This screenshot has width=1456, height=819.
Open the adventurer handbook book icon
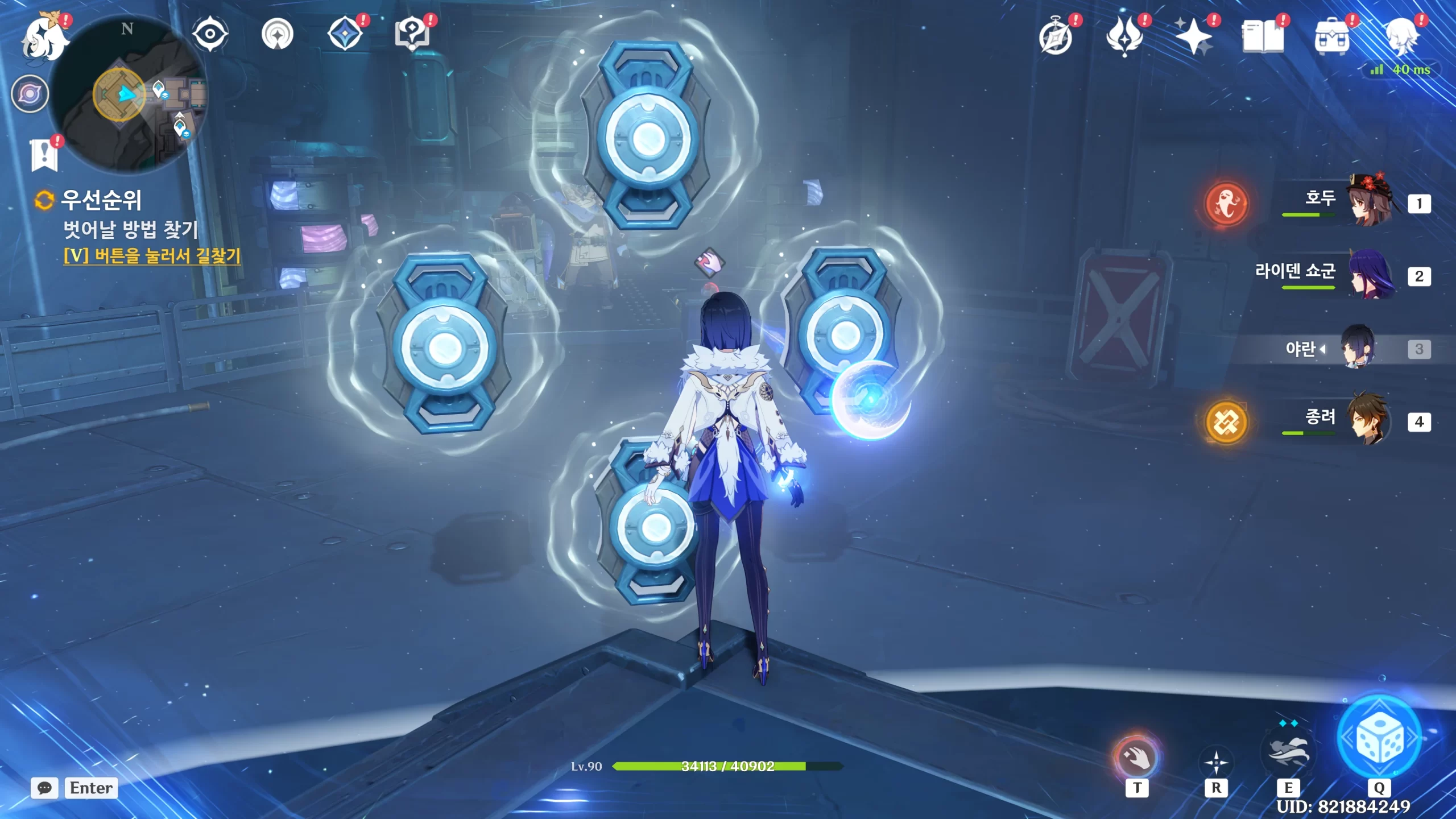(1263, 38)
